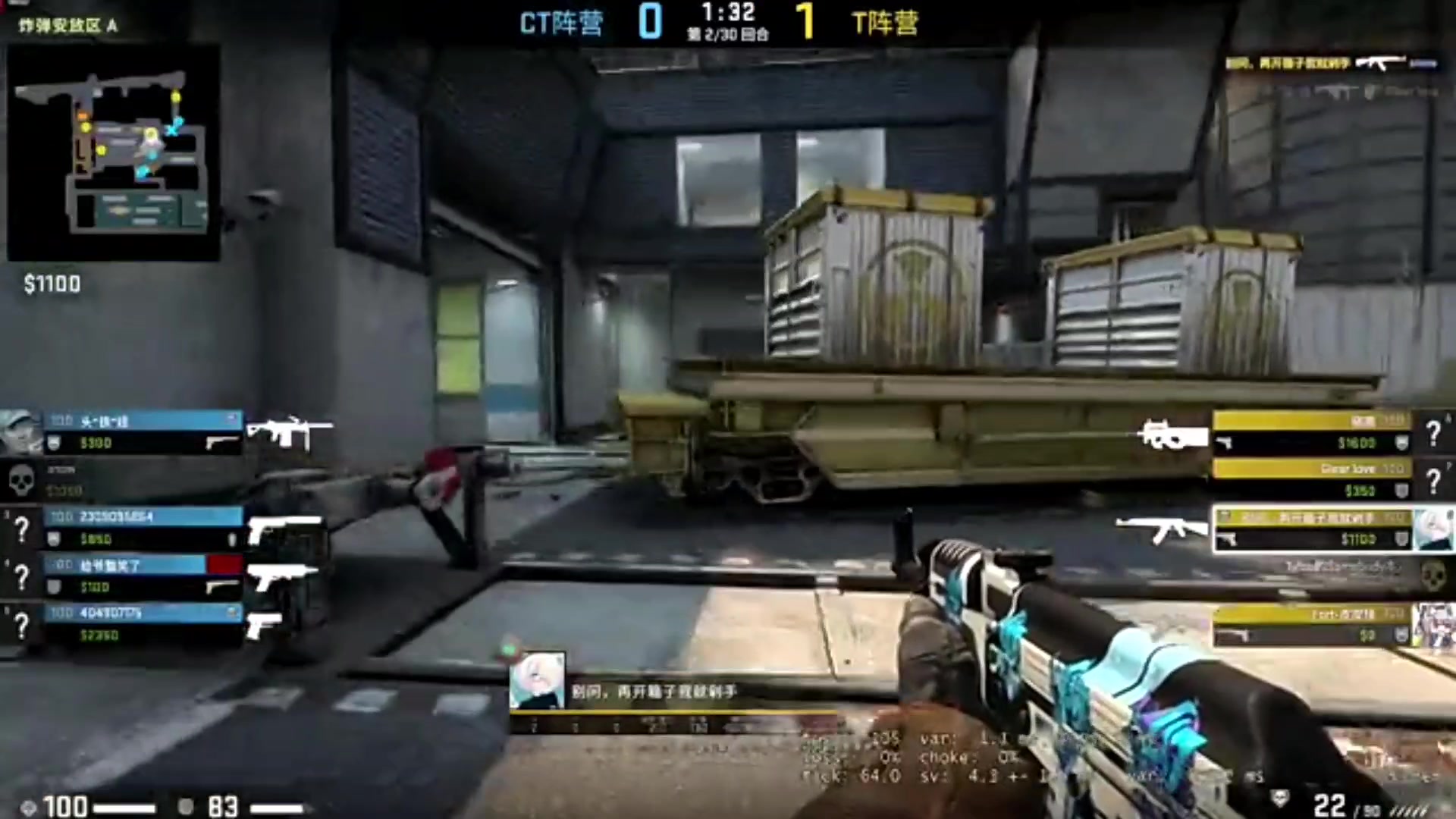This screenshot has width=1456, height=819.
Task: Click the armor shield icon under 头-铁-娃's name
Action: 53,444
